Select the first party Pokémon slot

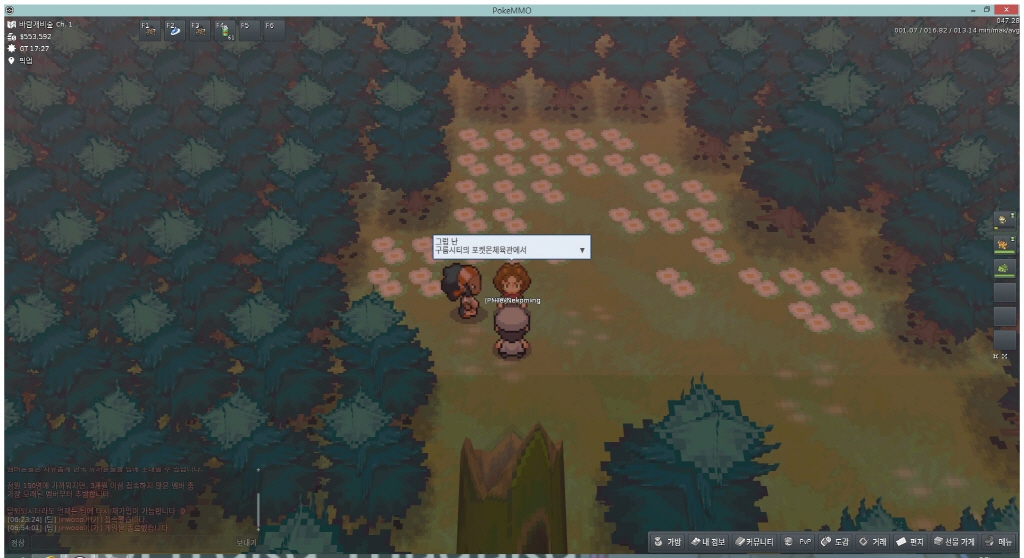[x=1003, y=219]
